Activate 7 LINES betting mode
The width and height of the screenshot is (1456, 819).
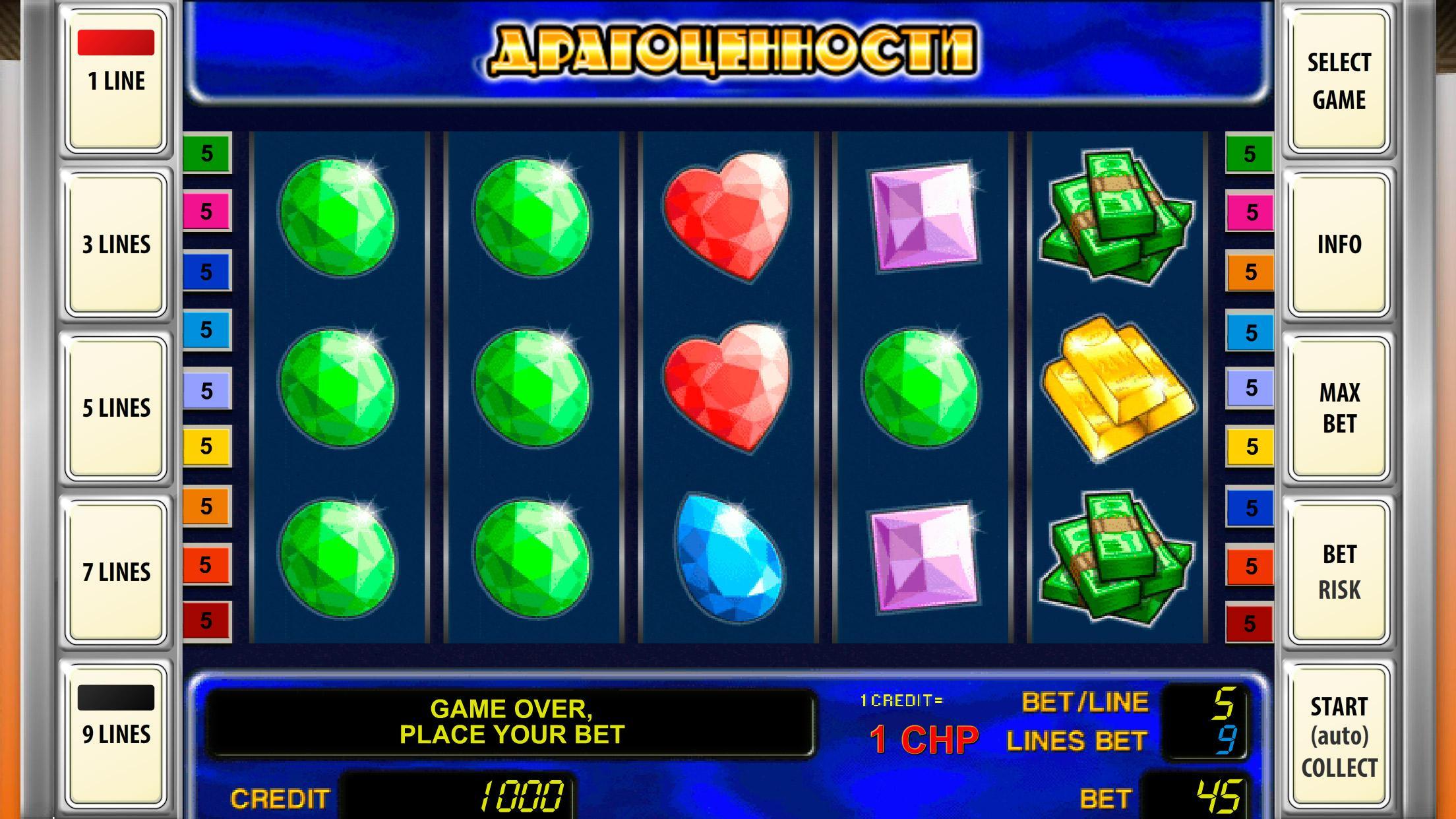pyautogui.click(x=116, y=570)
